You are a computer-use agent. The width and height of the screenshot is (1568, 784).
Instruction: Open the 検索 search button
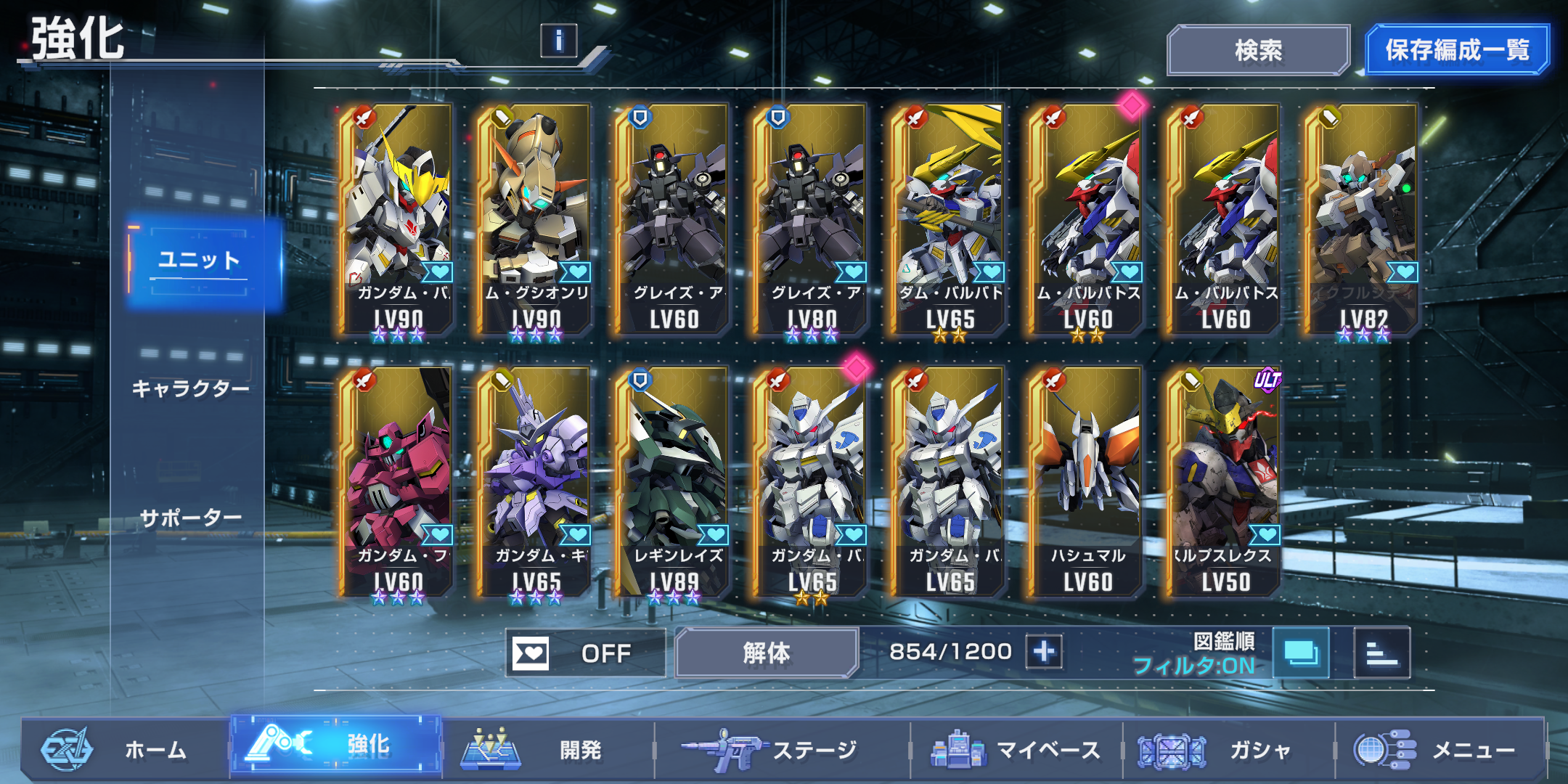click(1258, 50)
